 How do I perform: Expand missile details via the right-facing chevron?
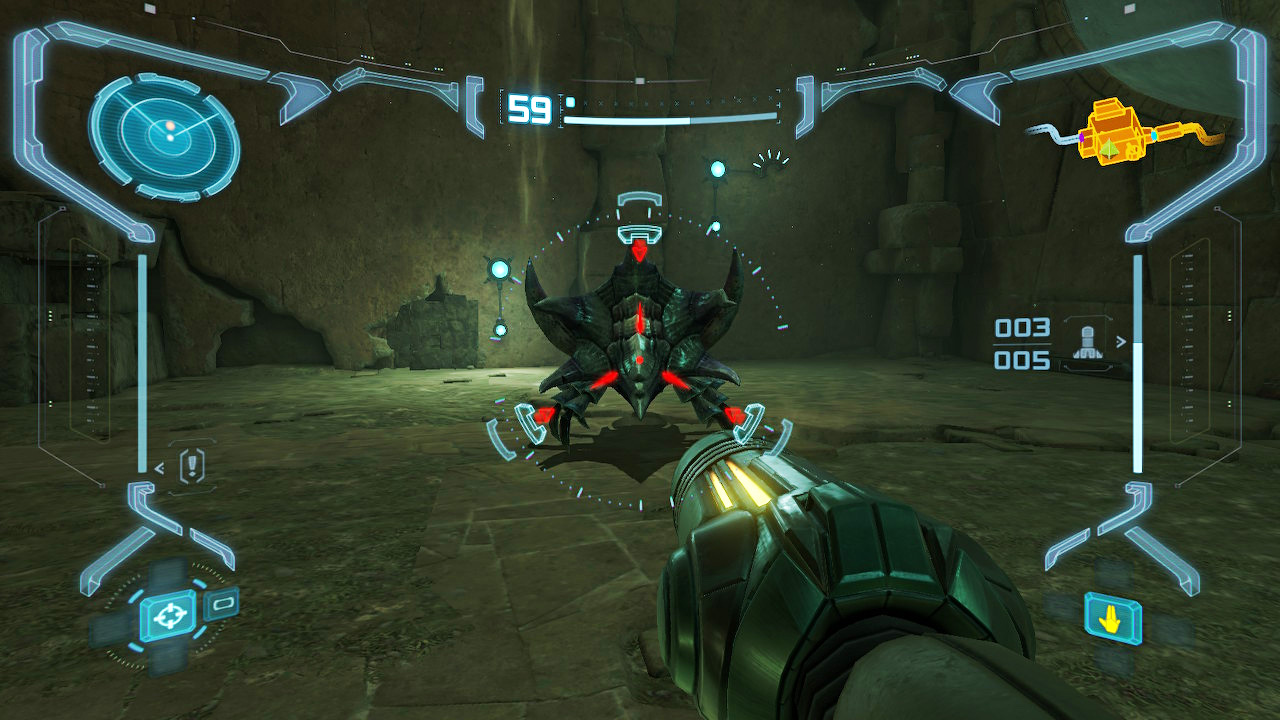click(x=1121, y=341)
